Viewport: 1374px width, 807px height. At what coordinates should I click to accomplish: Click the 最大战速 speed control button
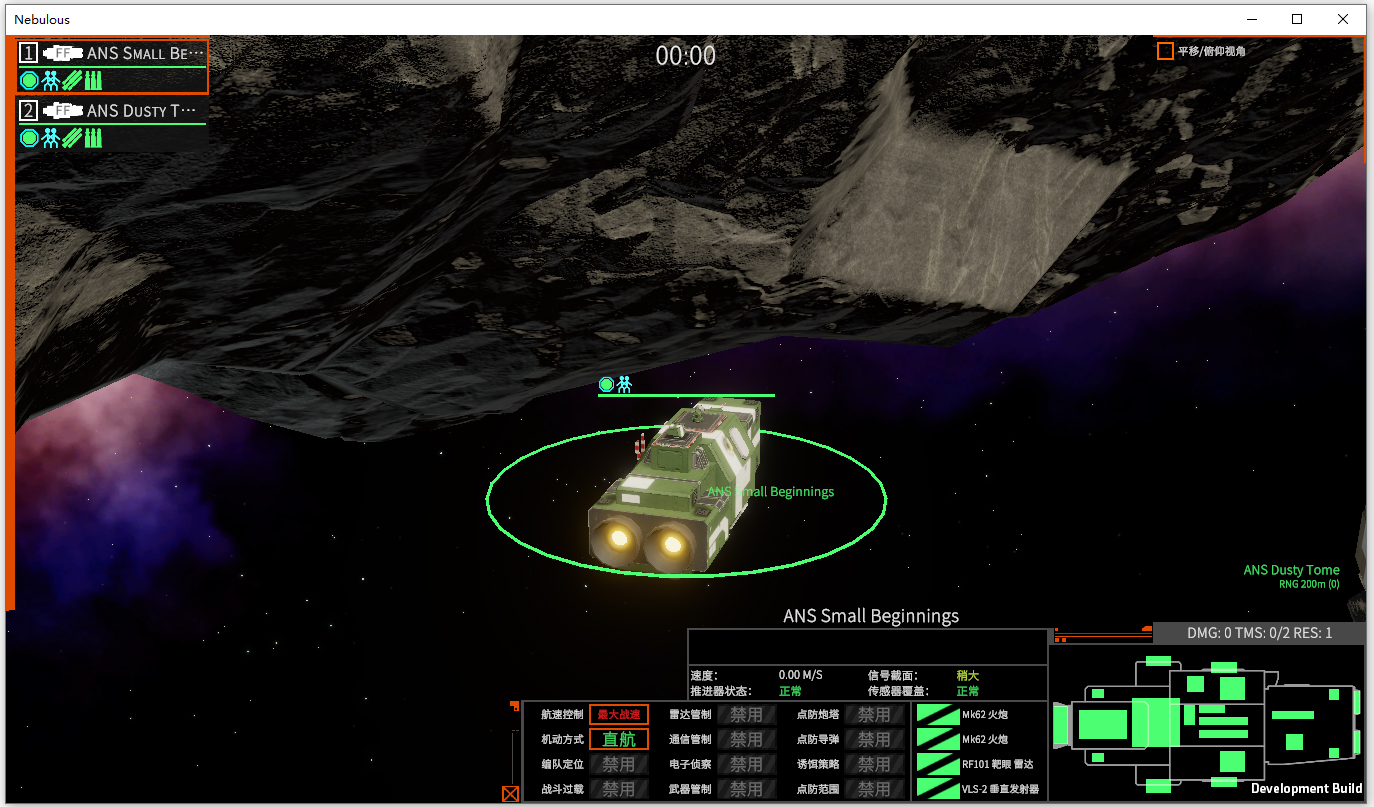pos(619,715)
